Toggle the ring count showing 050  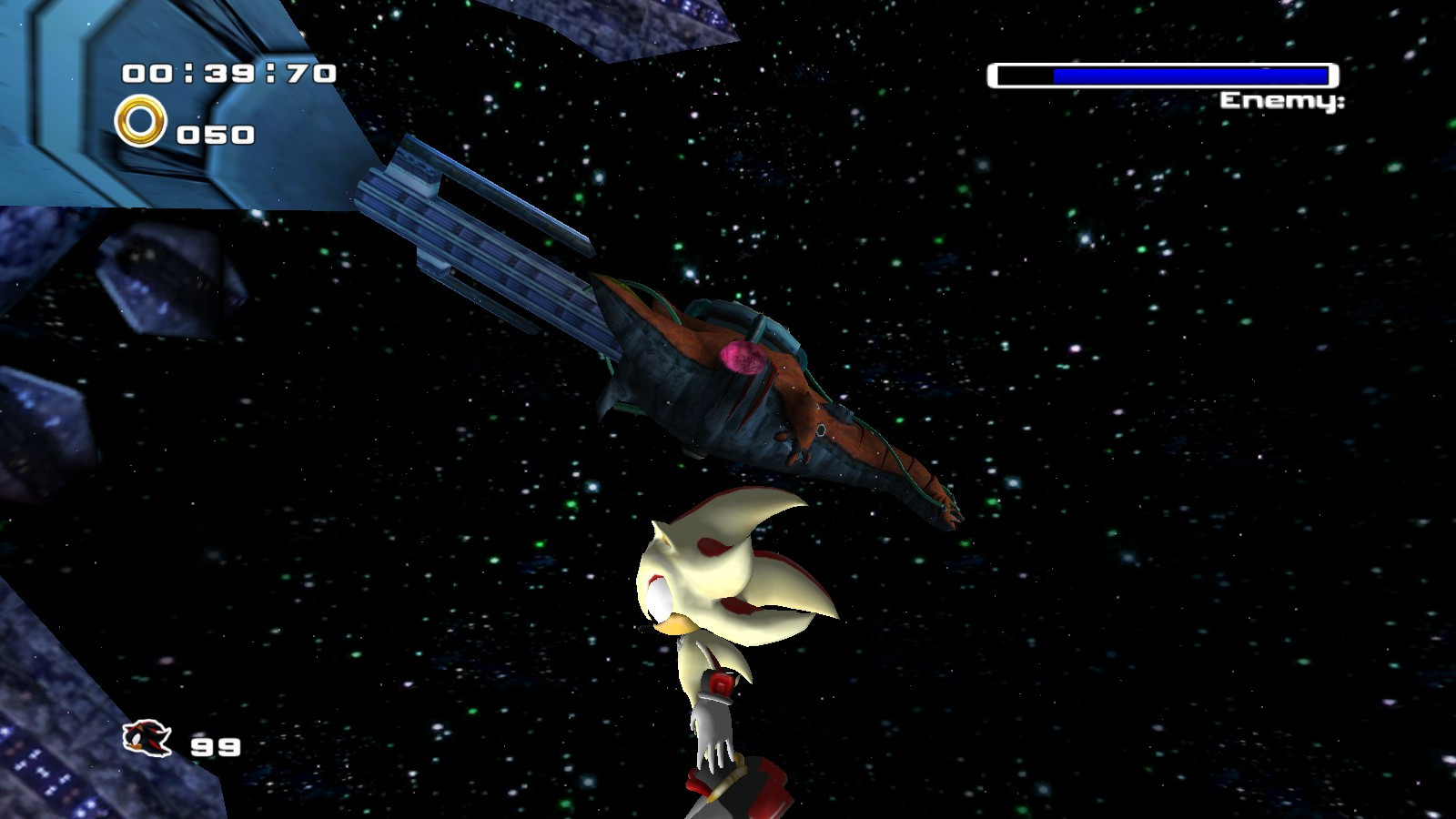click(216, 135)
